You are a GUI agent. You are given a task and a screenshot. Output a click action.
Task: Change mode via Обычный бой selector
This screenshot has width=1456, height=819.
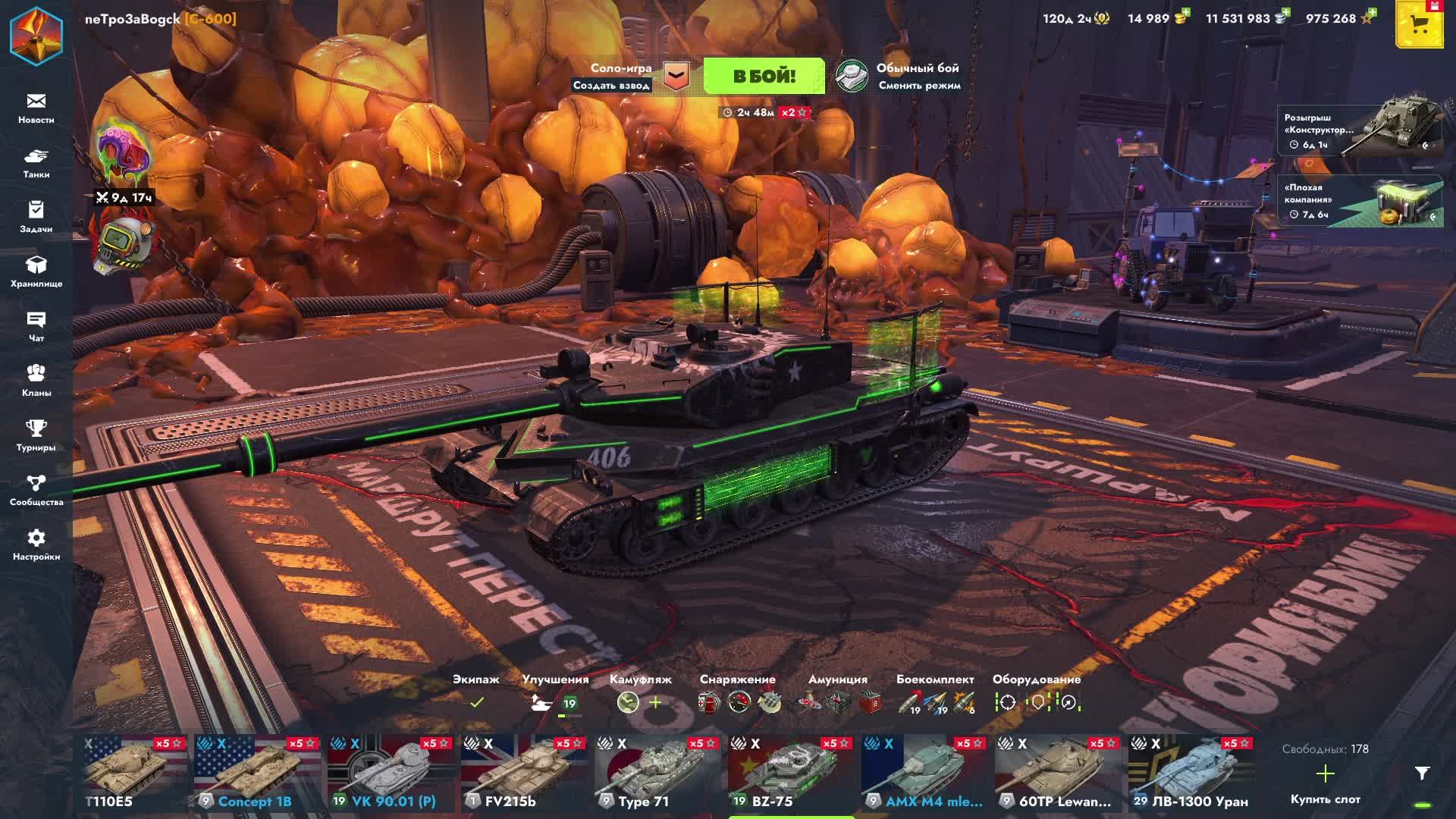point(900,76)
